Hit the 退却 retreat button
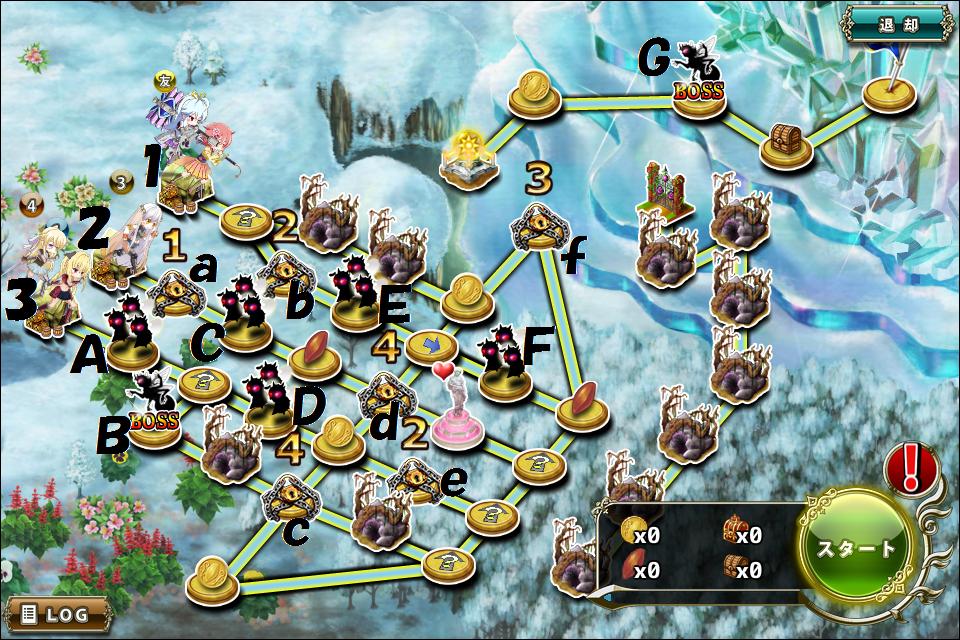 pos(895,20)
